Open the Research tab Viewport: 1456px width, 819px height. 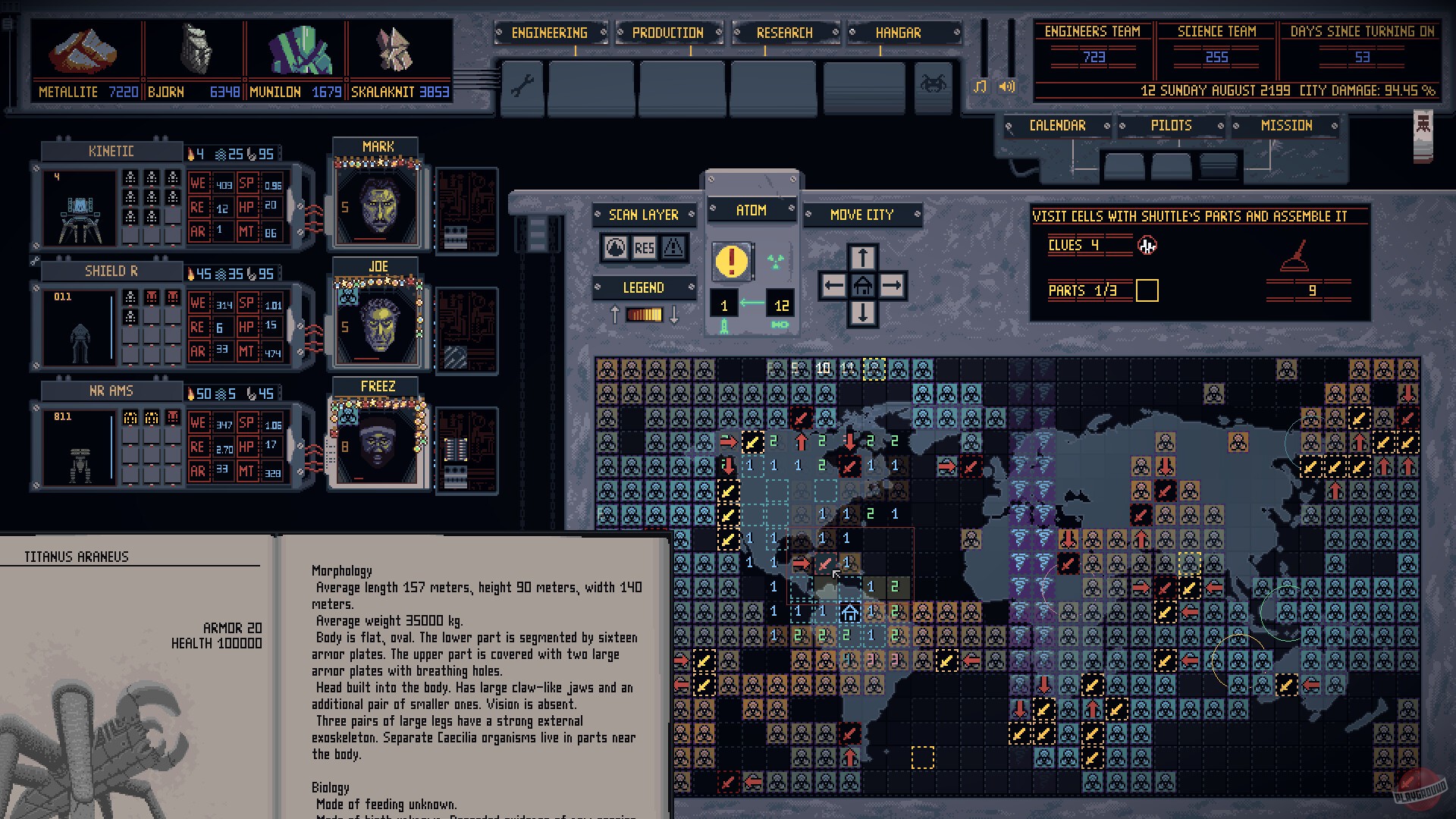coord(784,33)
